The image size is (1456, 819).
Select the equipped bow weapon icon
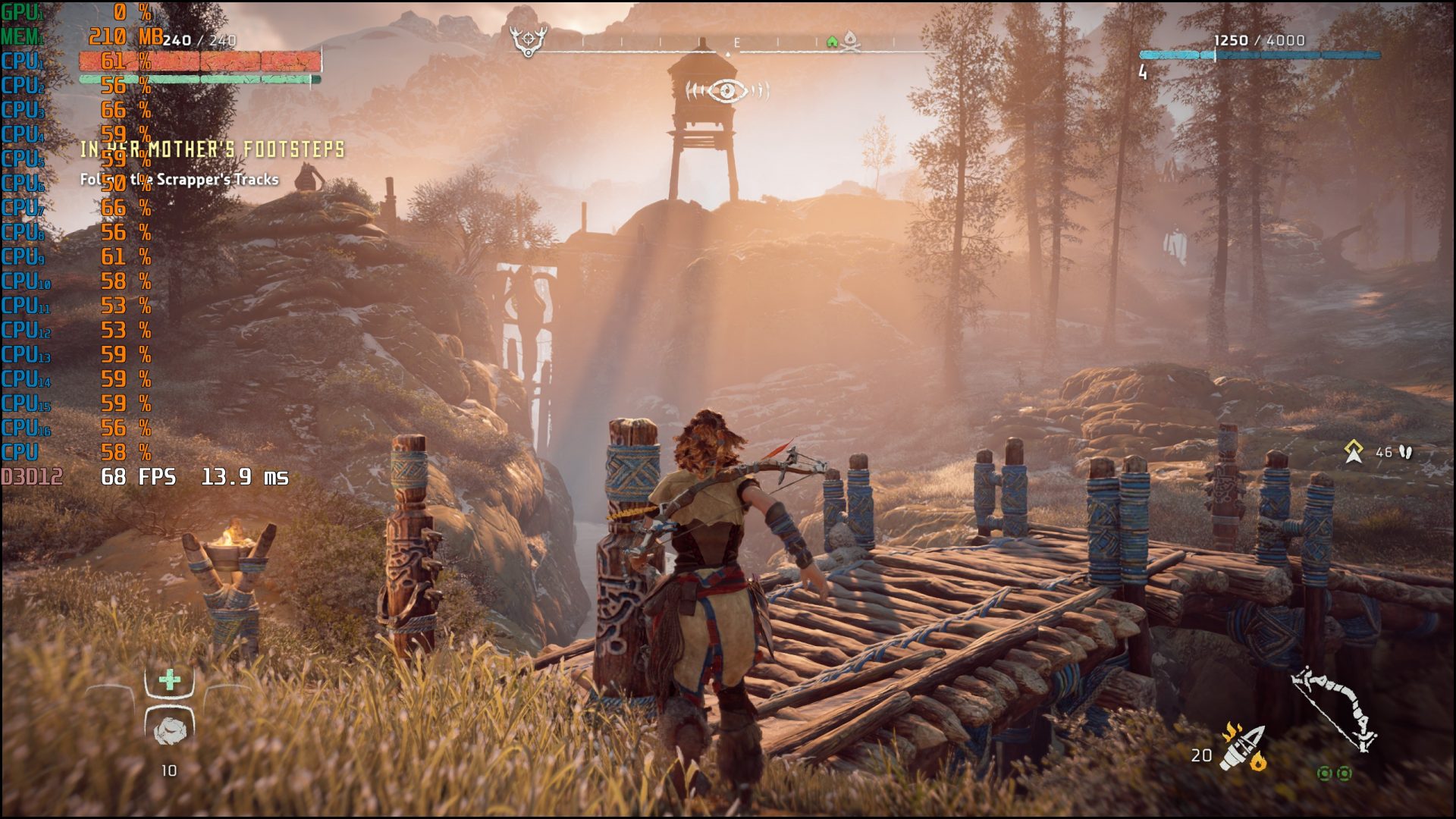pyautogui.click(x=1333, y=708)
